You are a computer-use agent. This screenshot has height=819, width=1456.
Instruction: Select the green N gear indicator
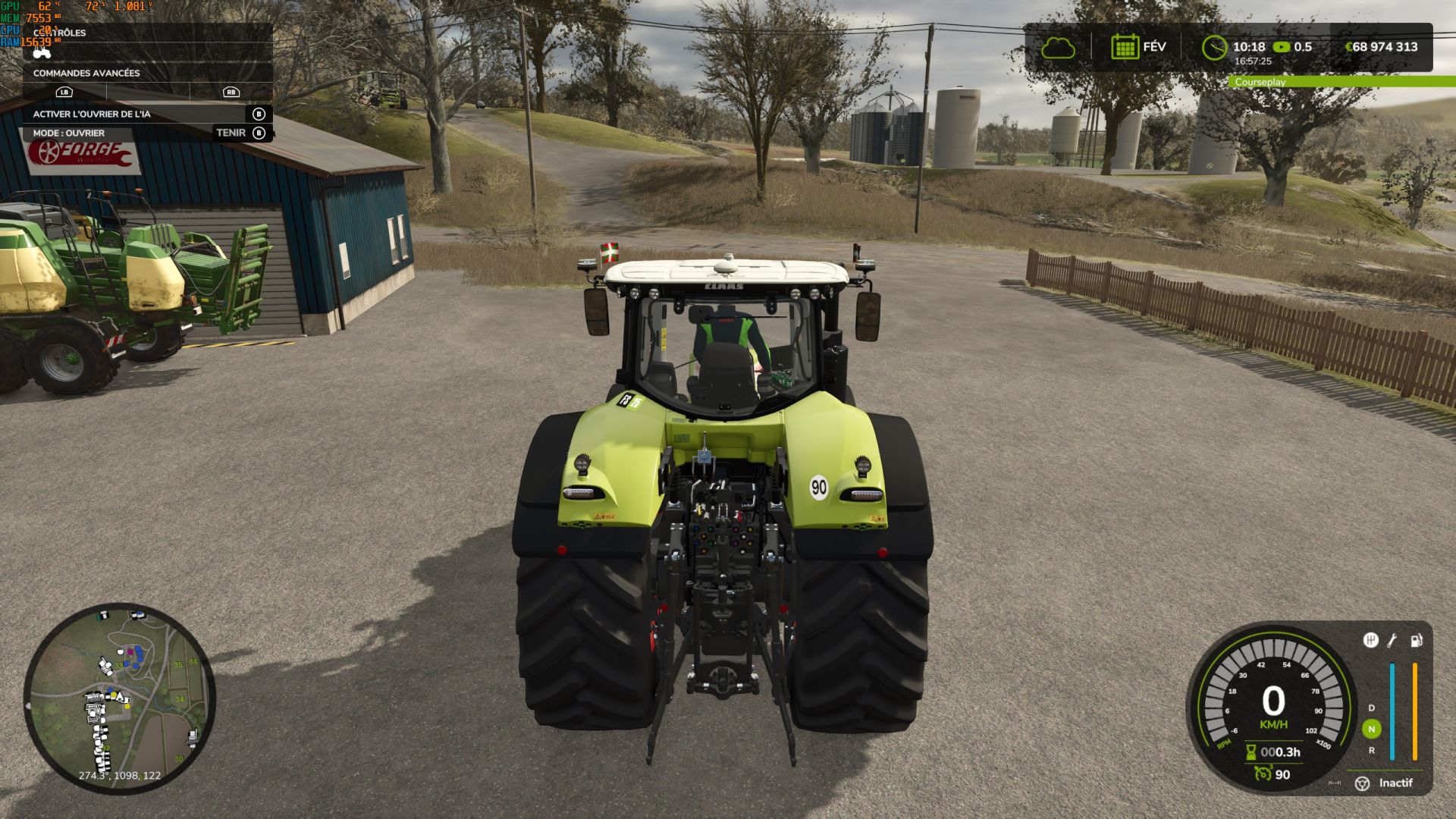[x=1371, y=729]
